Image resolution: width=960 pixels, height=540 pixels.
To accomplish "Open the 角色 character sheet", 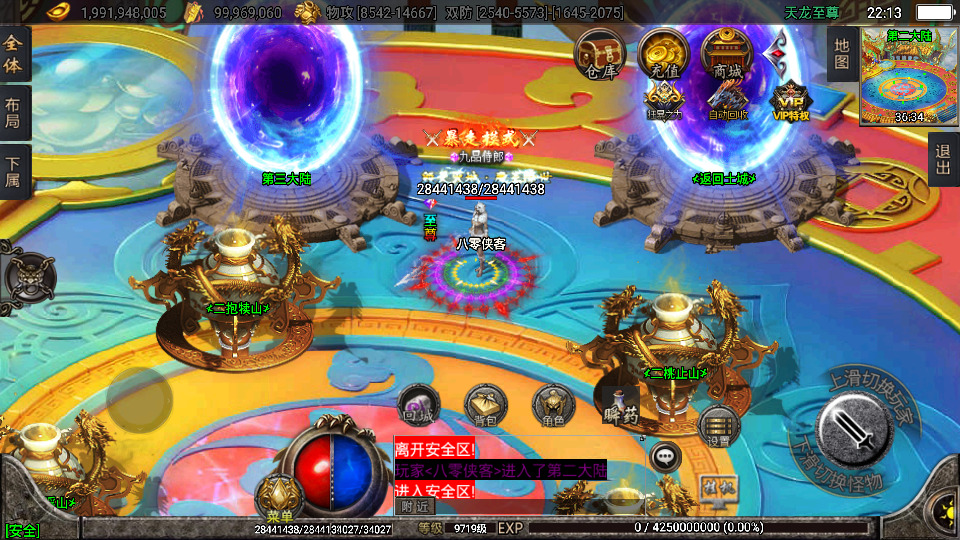I will point(552,405).
